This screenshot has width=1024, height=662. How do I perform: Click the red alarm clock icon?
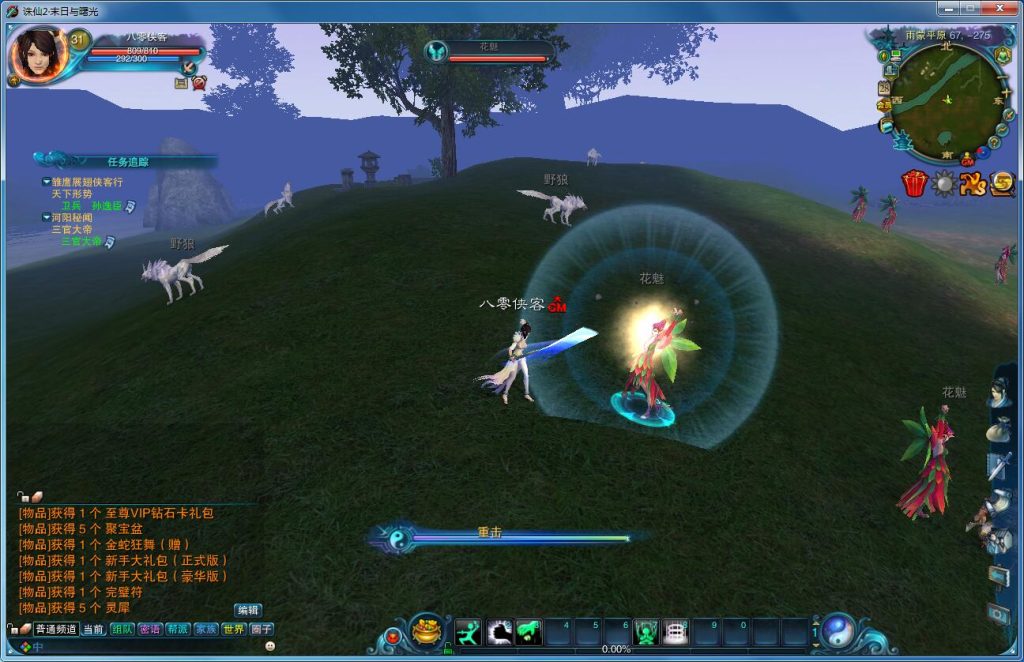[x=198, y=83]
